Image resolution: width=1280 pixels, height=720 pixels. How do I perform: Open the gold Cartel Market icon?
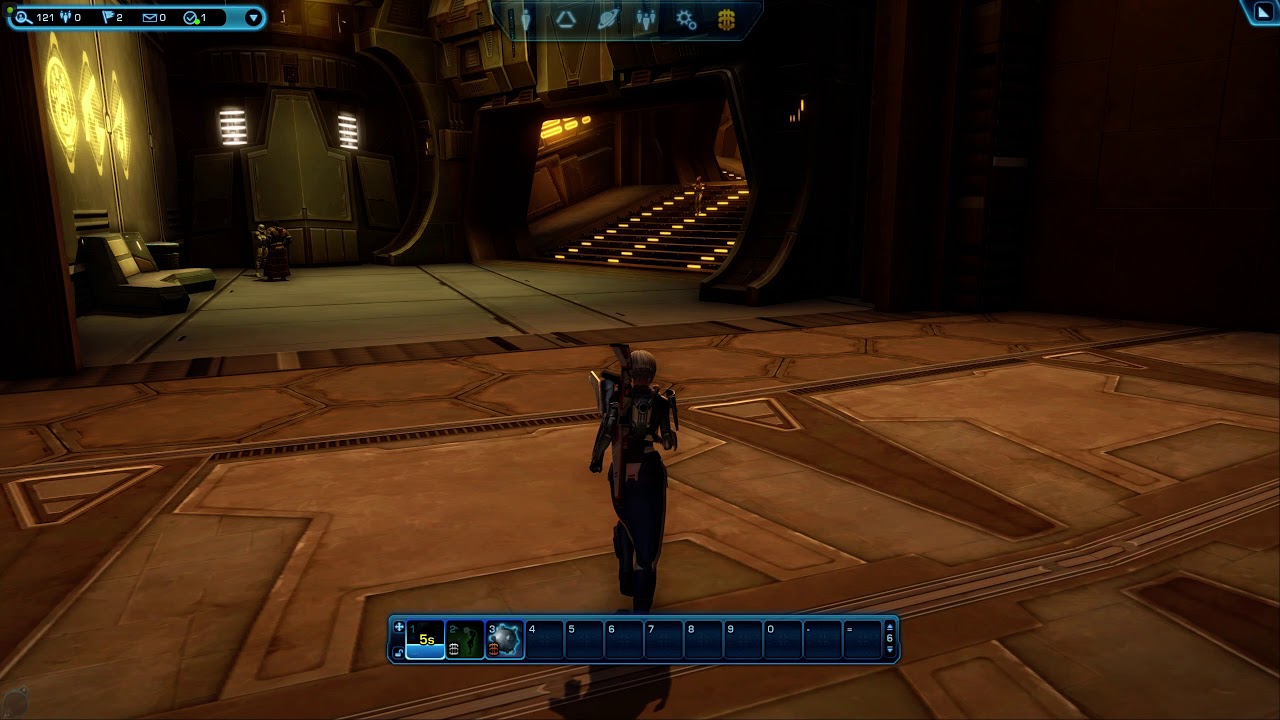click(727, 20)
